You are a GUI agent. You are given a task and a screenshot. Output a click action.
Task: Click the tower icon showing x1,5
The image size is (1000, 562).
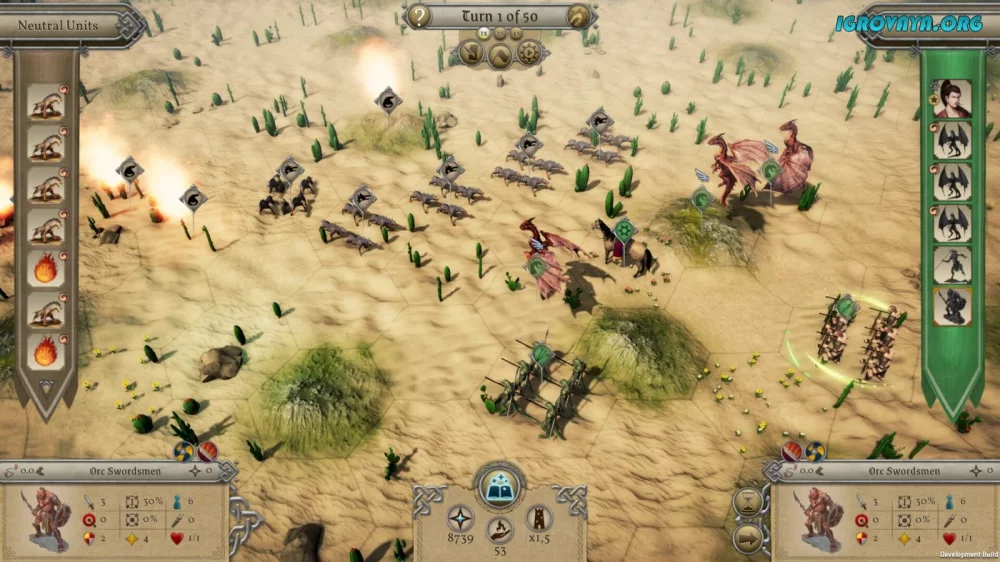(x=539, y=518)
